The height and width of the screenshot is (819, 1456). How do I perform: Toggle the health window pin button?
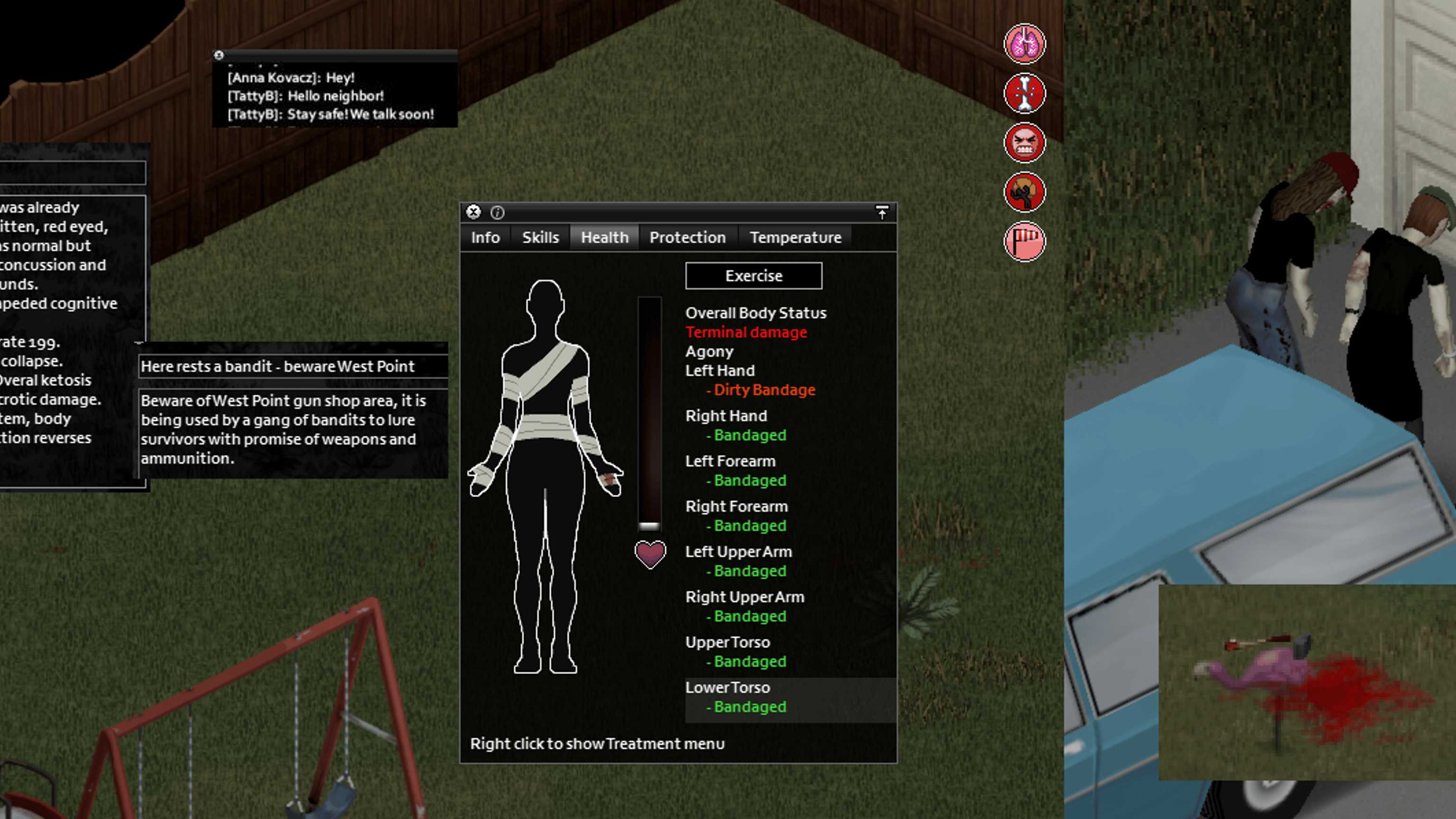coord(882,212)
